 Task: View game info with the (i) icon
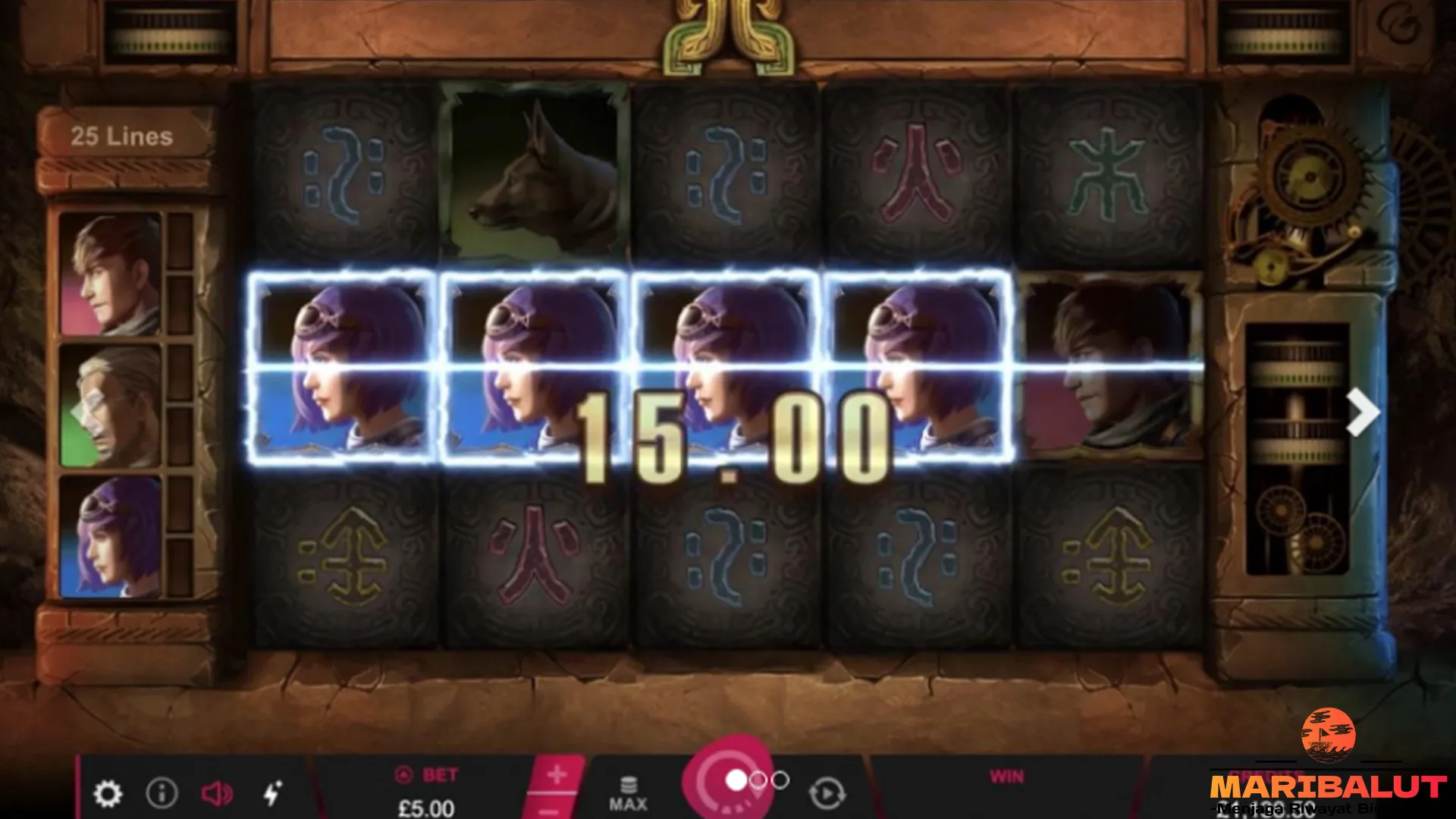[161, 794]
